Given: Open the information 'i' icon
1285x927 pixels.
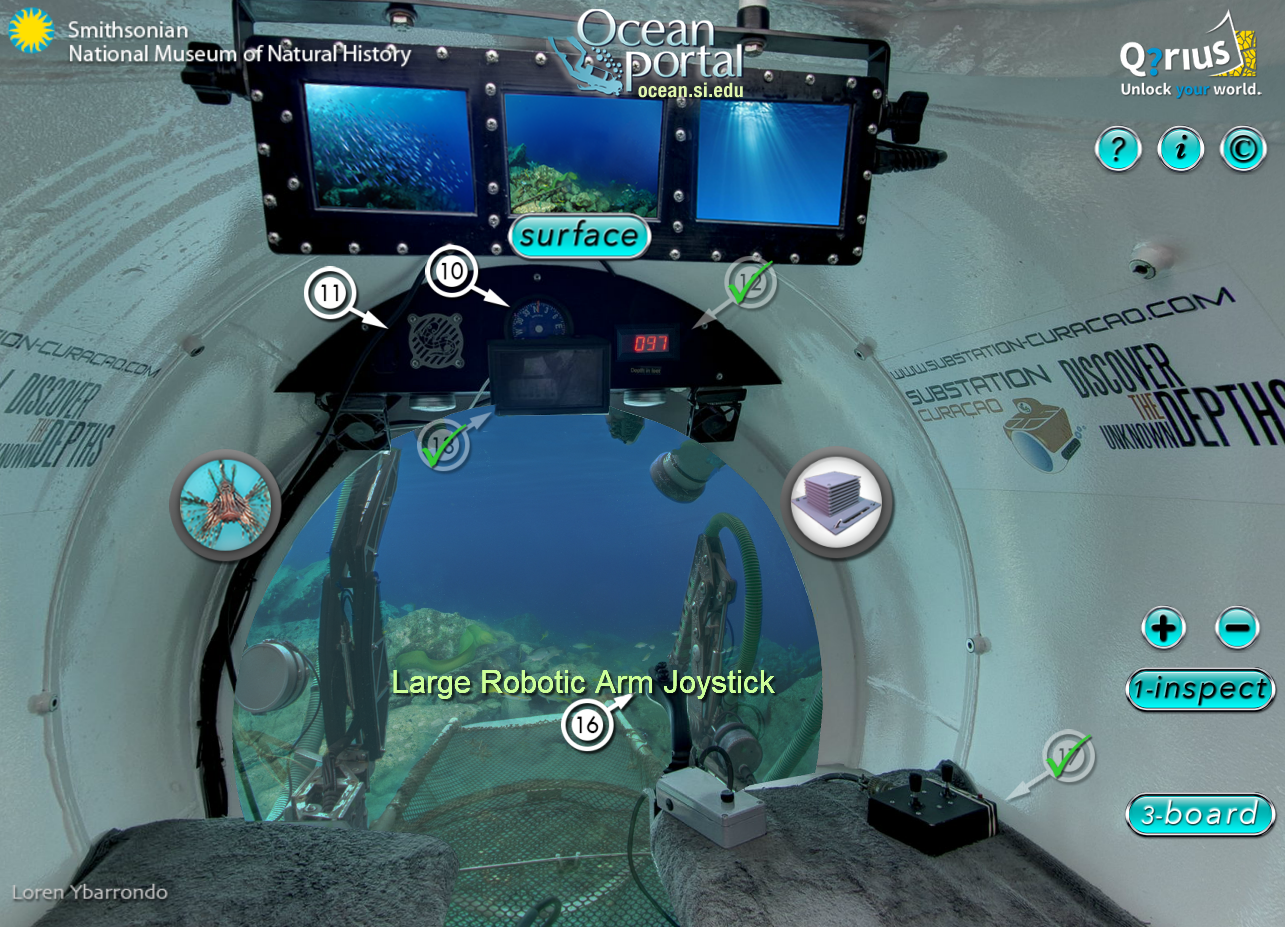Looking at the screenshot, I should click(x=1180, y=148).
